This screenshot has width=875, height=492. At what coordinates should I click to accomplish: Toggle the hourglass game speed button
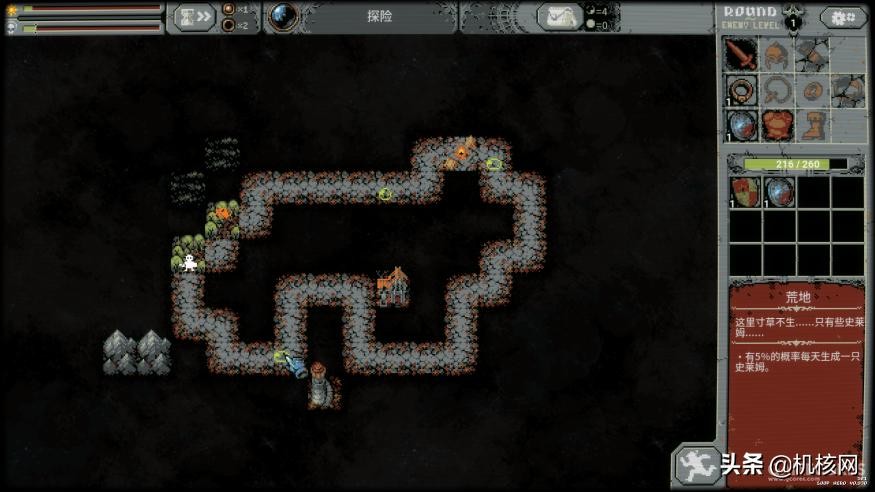tap(190, 16)
